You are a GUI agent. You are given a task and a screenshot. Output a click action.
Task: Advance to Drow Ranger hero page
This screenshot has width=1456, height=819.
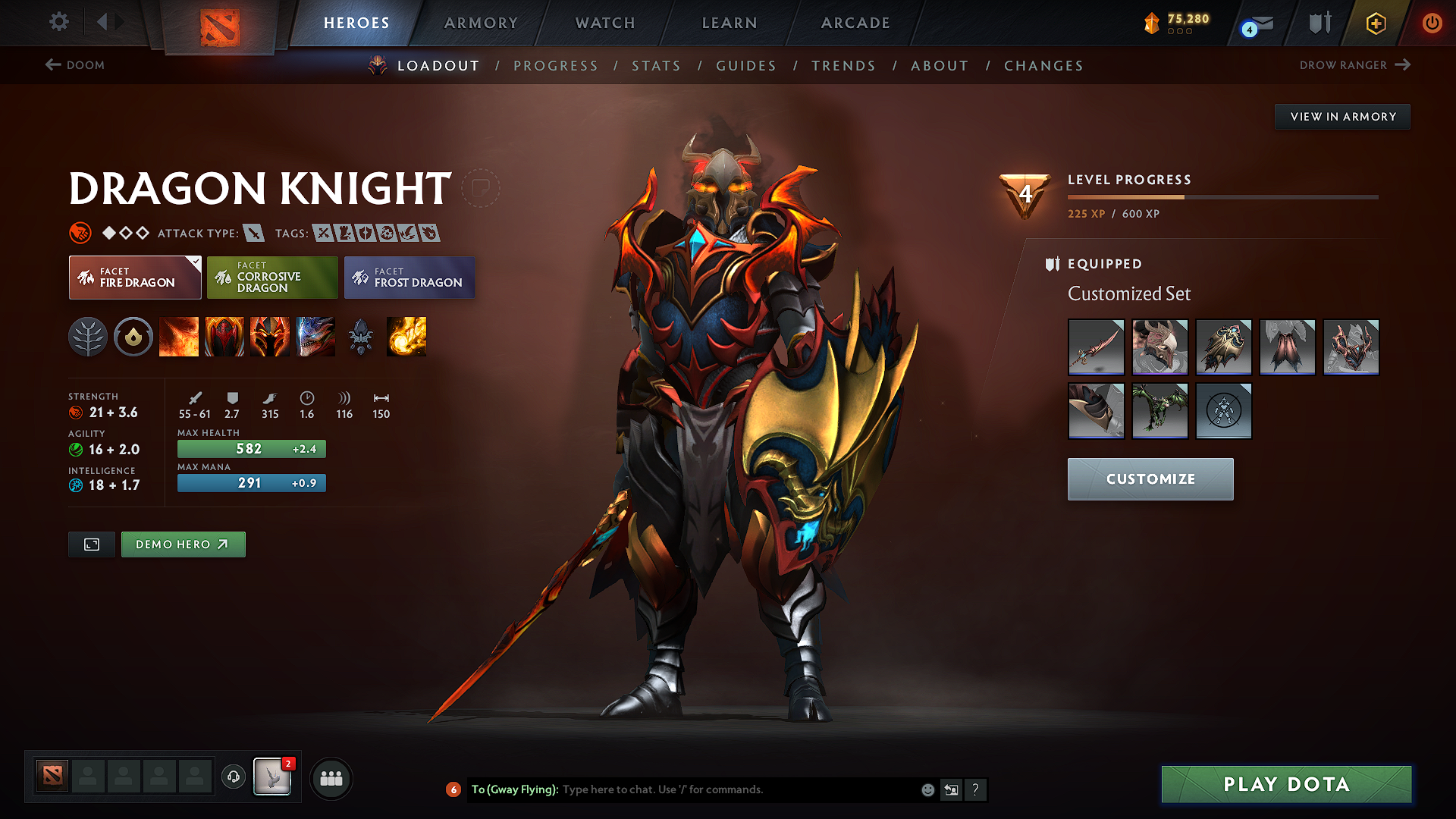point(1355,65)
